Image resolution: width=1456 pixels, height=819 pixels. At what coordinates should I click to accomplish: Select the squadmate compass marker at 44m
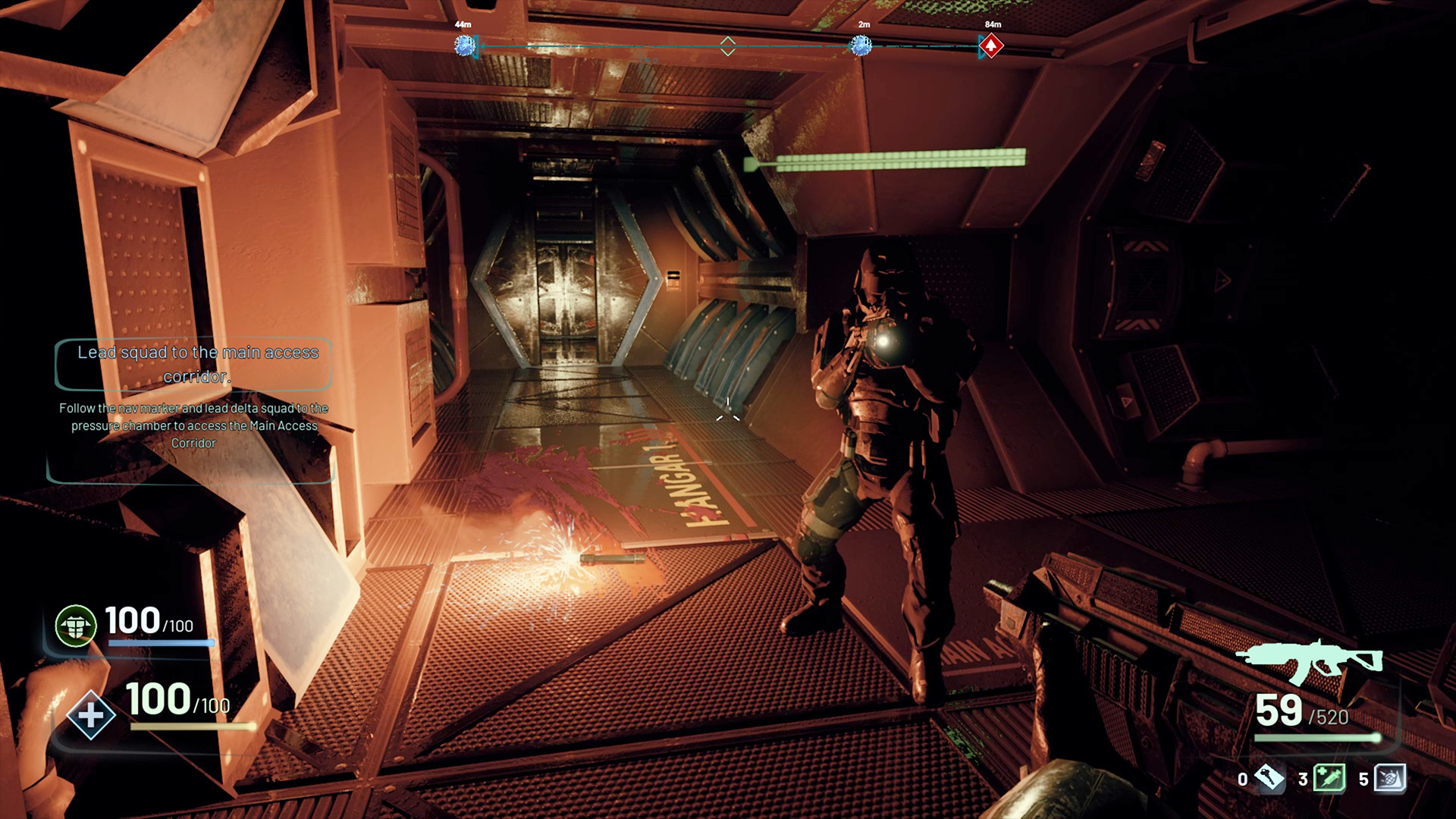tap(464, 46)
